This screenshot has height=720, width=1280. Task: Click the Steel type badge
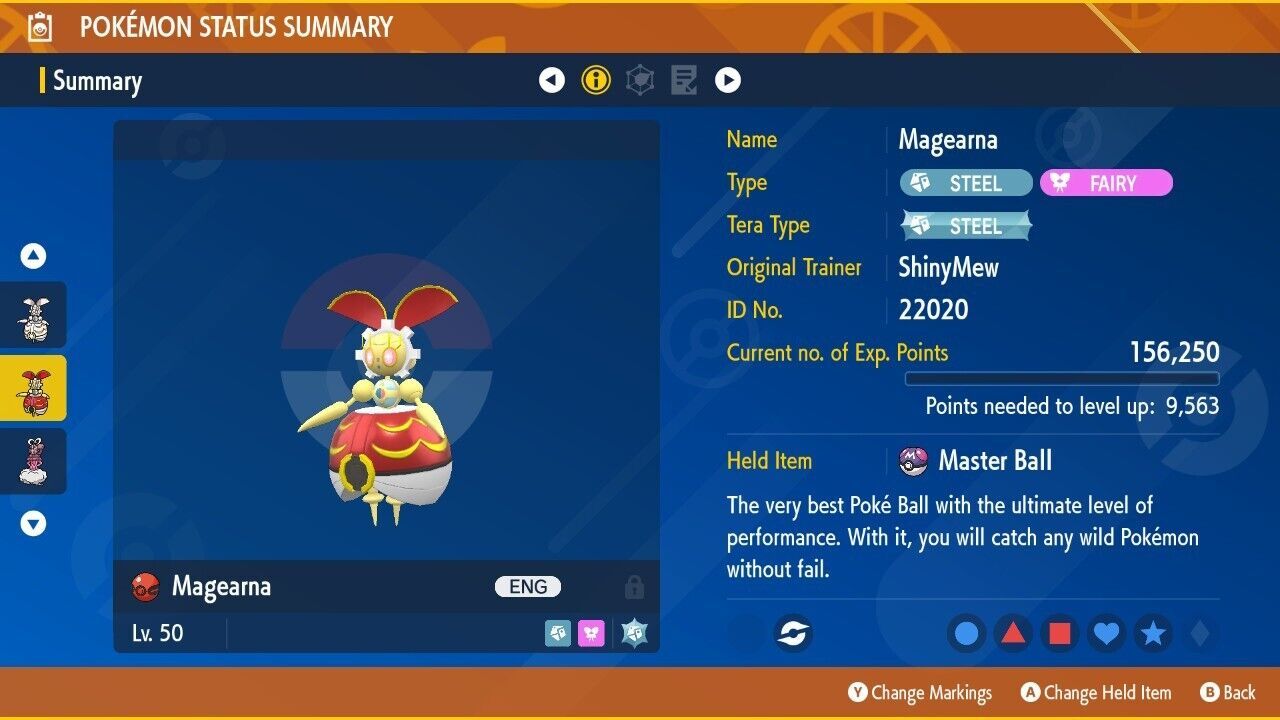pyautogui.click(x=965, y=183)
